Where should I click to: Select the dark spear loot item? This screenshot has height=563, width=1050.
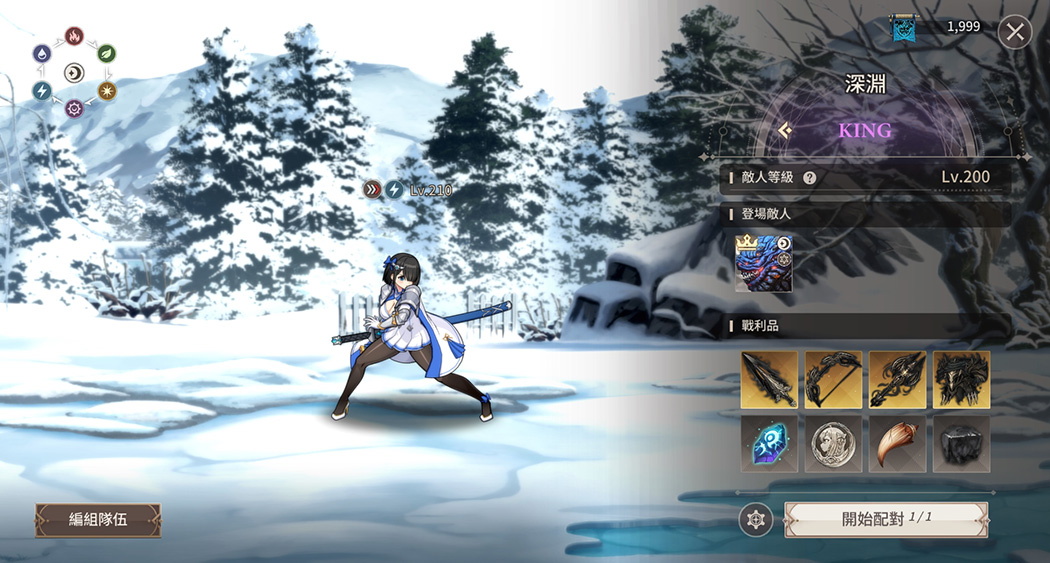[769, 380]
